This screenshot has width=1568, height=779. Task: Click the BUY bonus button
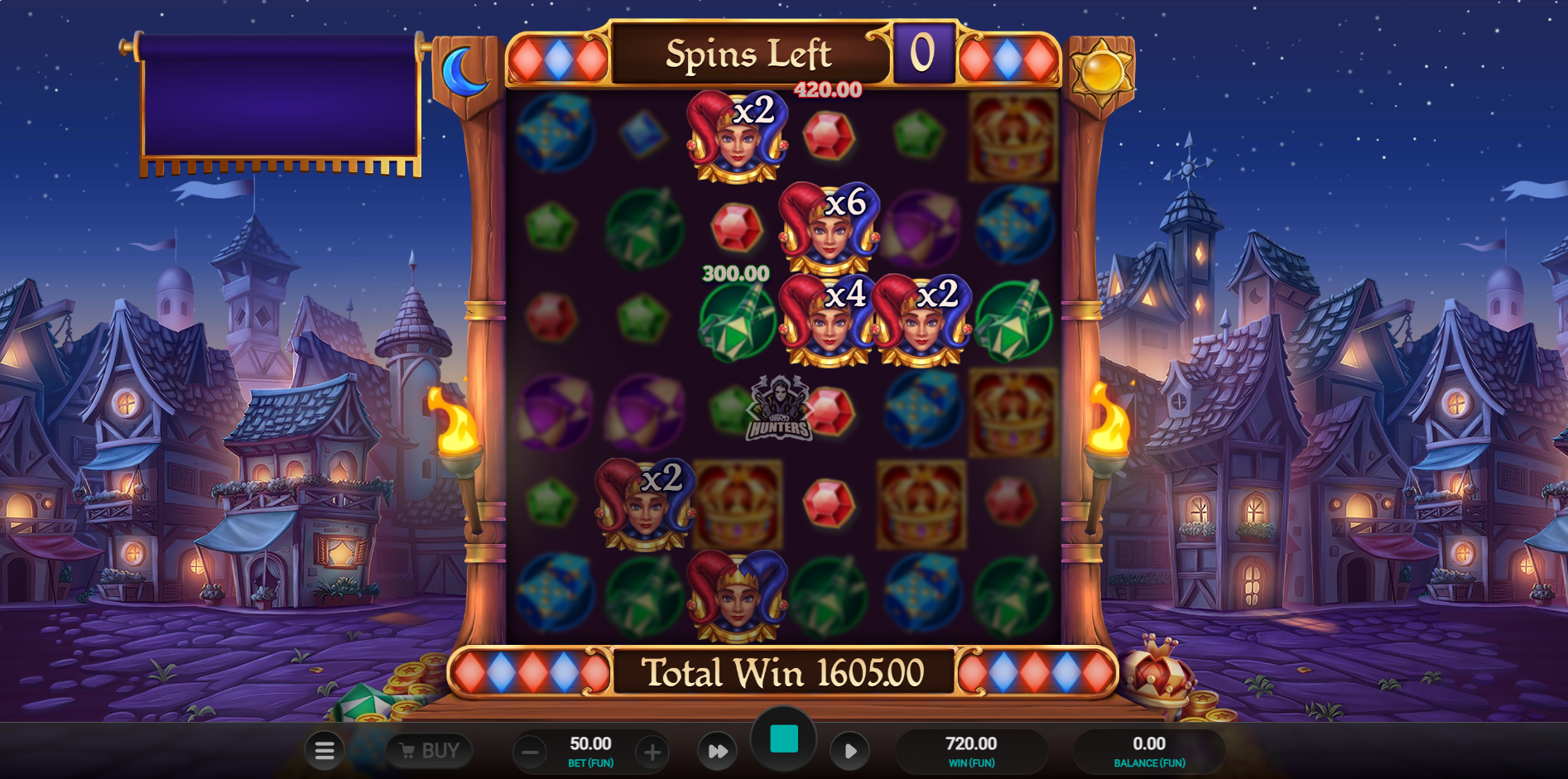(430, 751)
